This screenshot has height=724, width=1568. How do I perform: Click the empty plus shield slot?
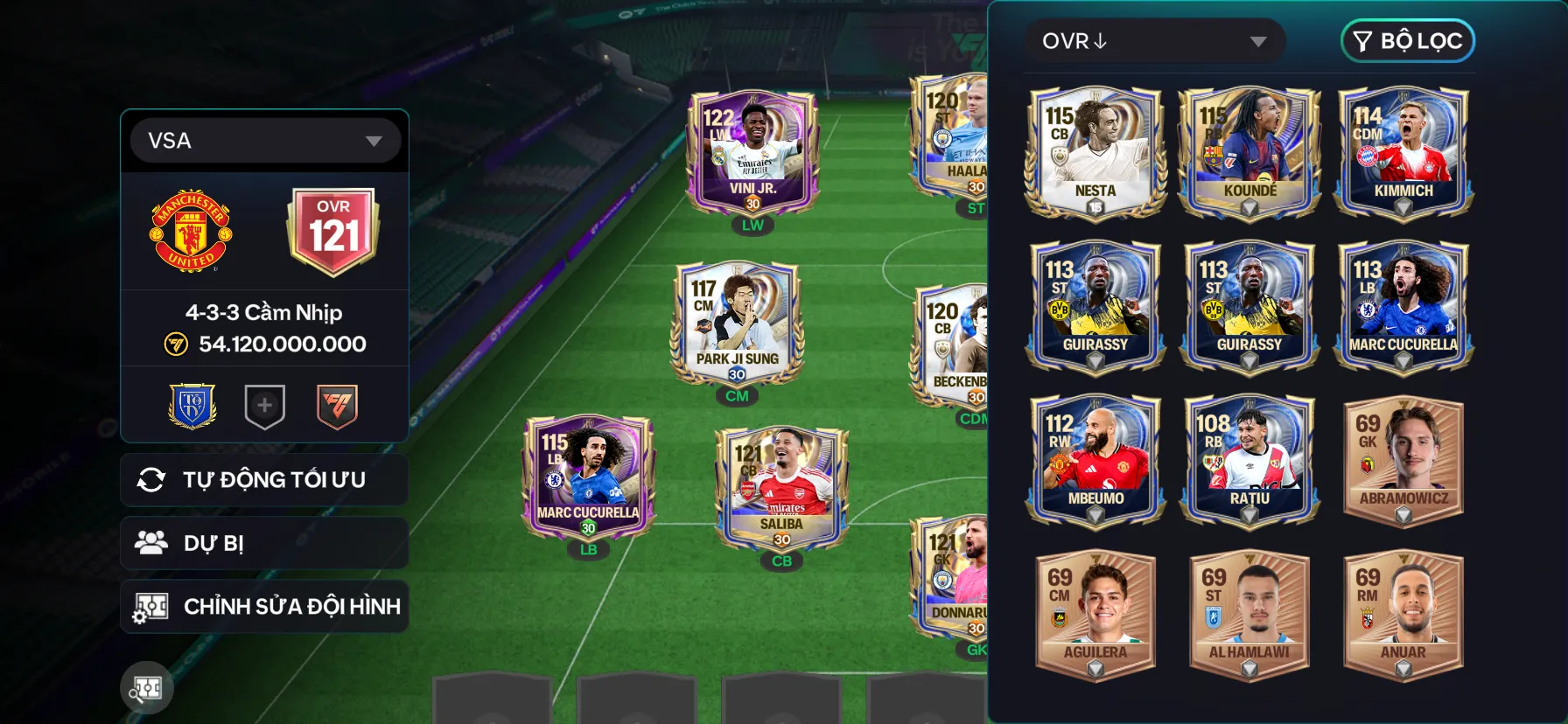264,406
